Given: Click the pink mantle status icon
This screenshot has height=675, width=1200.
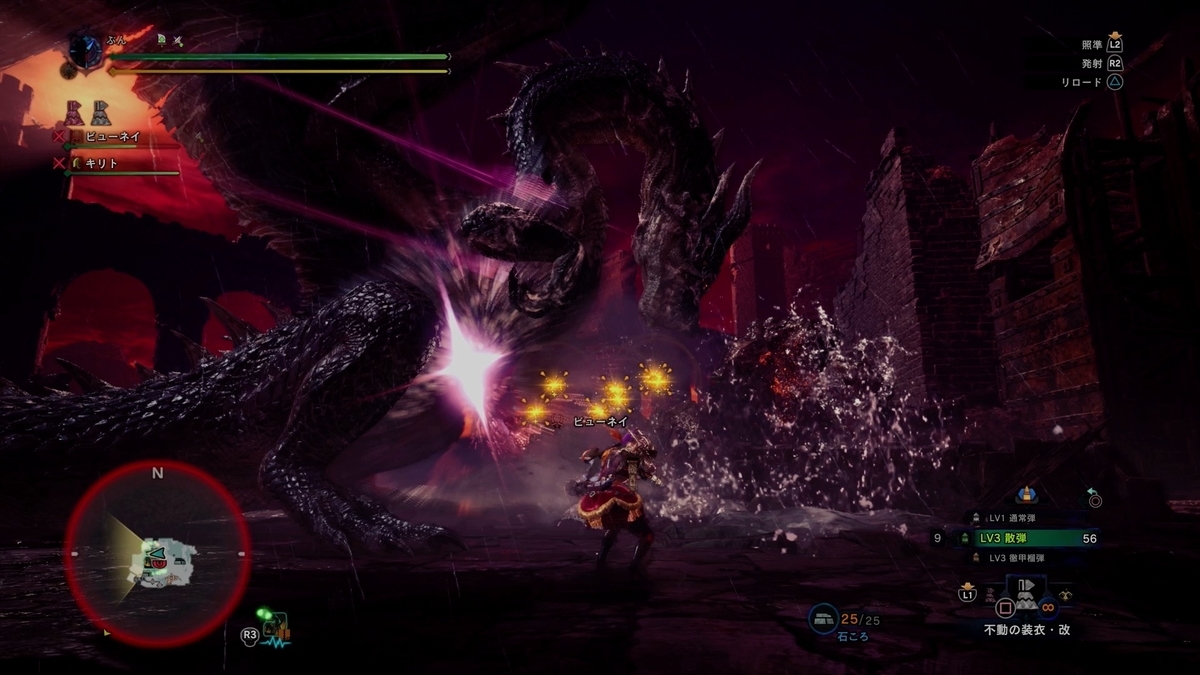Looking at the screenshot, I should pos(75,112).
